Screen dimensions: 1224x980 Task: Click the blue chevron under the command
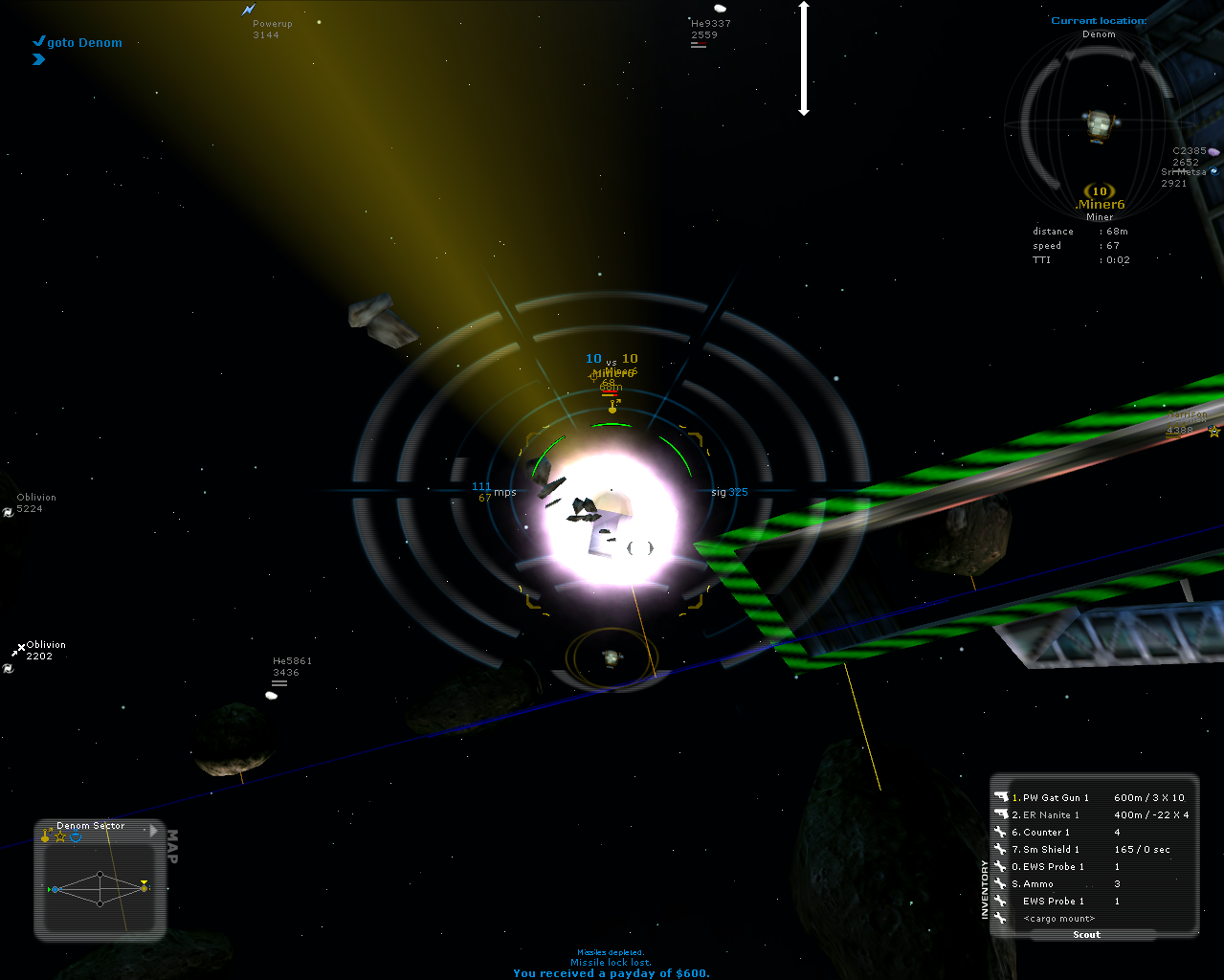(x=38, y=59)
